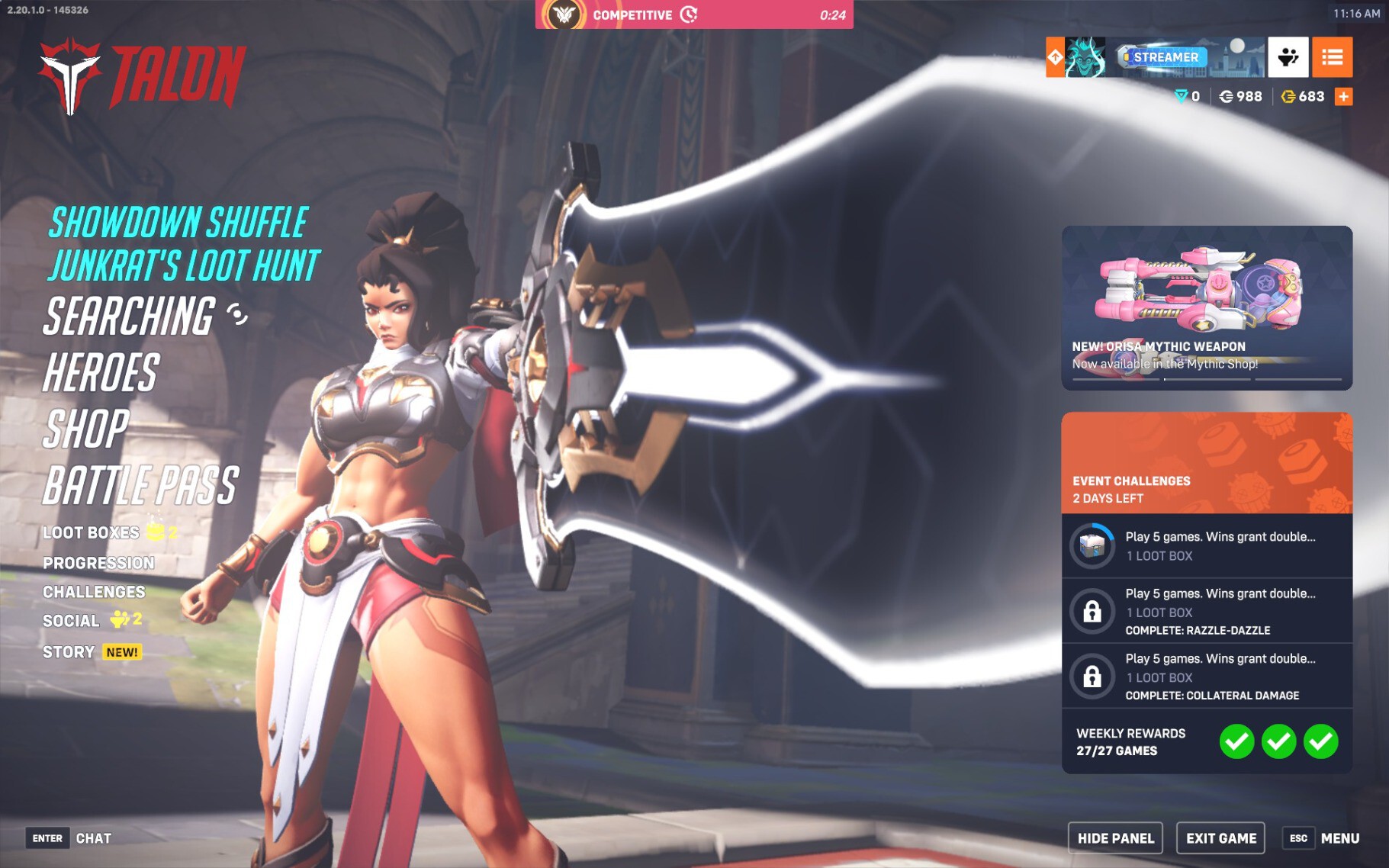This screenshot has width=1389, height=868.
Task: Add coins with the orange plus button
Action: 1343,97
